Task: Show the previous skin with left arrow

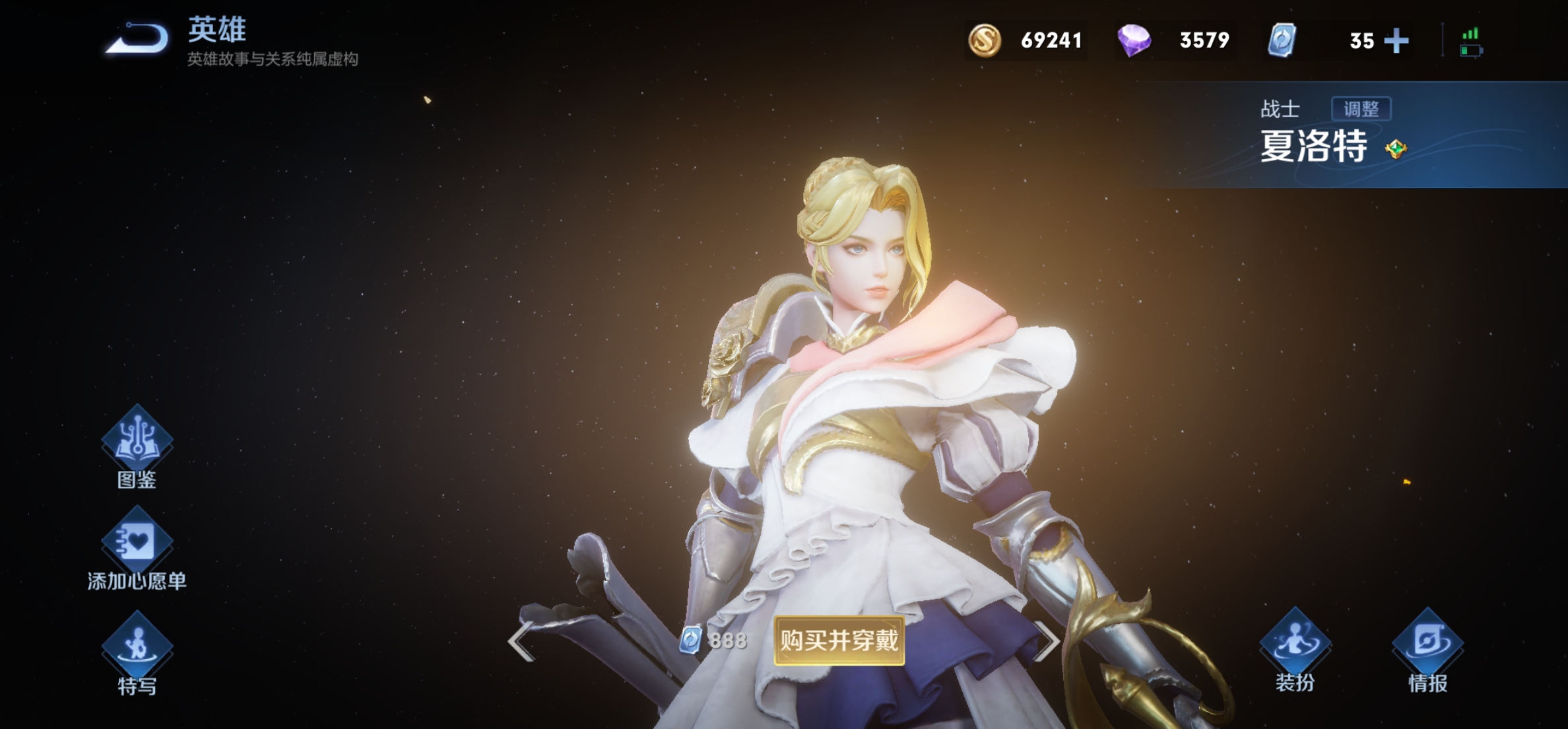Action: 521,641
